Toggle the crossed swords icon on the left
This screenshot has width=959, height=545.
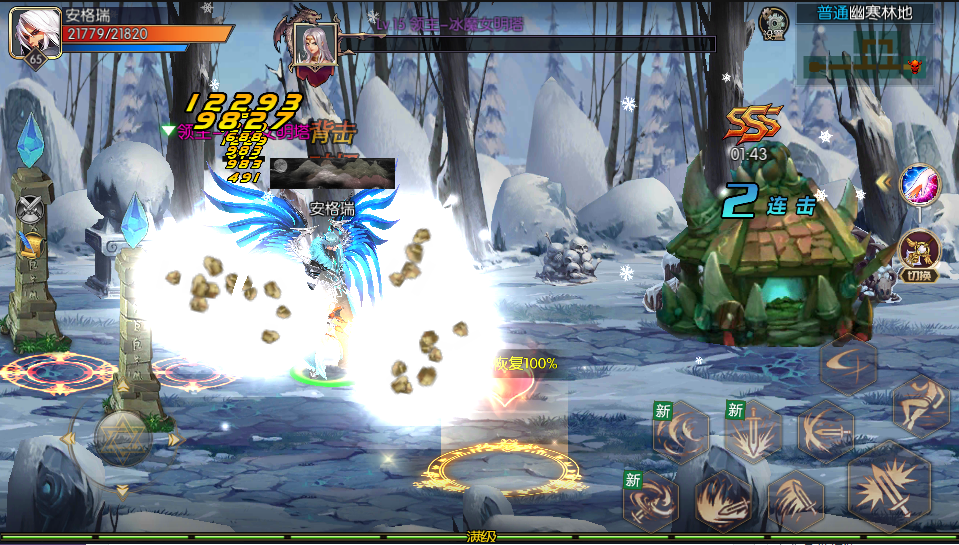[30, 207]
